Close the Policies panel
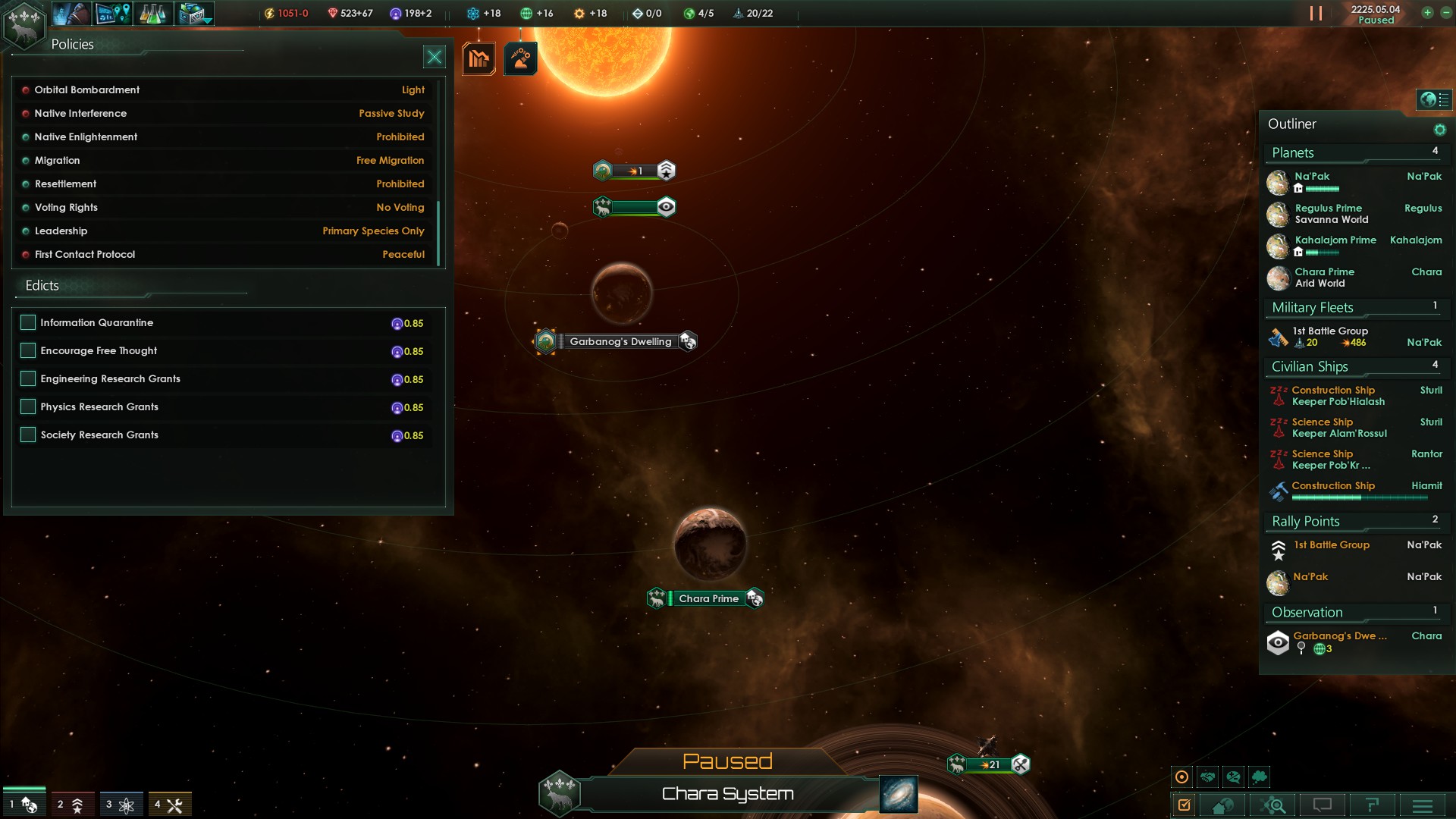1456x819 pixels. [434, 57]
